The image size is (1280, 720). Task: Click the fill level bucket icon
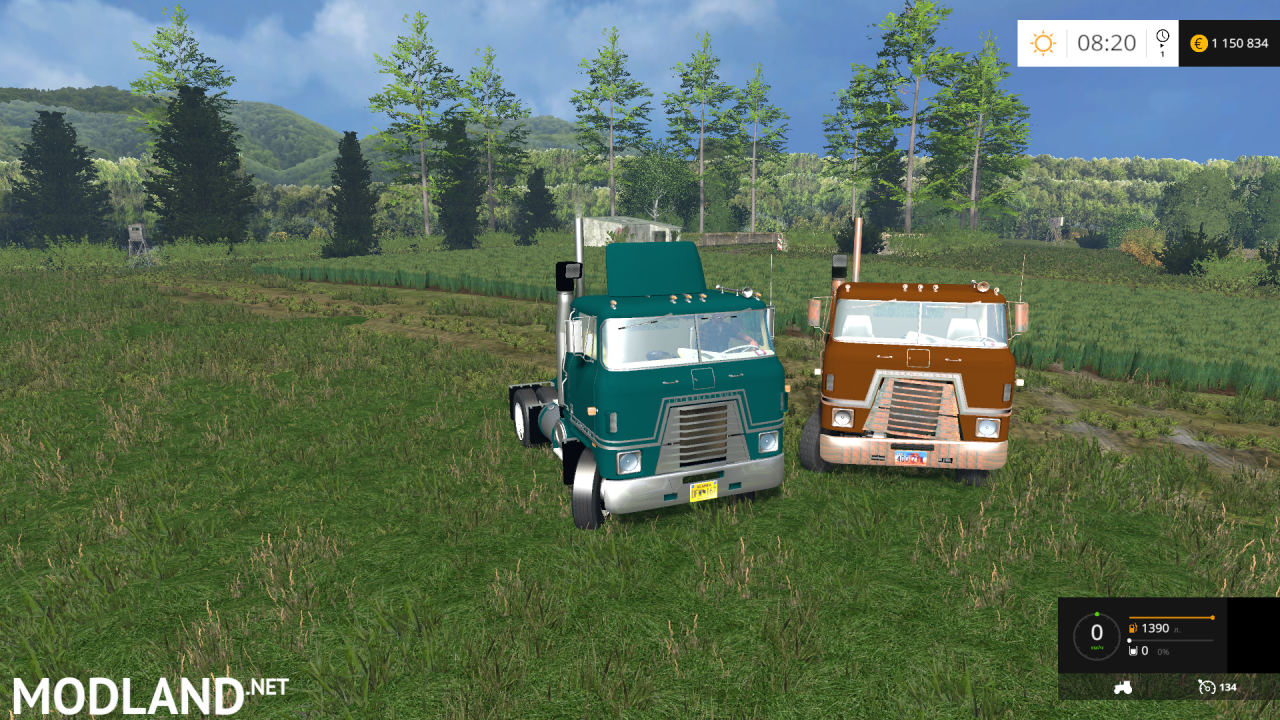[x=1133, y=651]
